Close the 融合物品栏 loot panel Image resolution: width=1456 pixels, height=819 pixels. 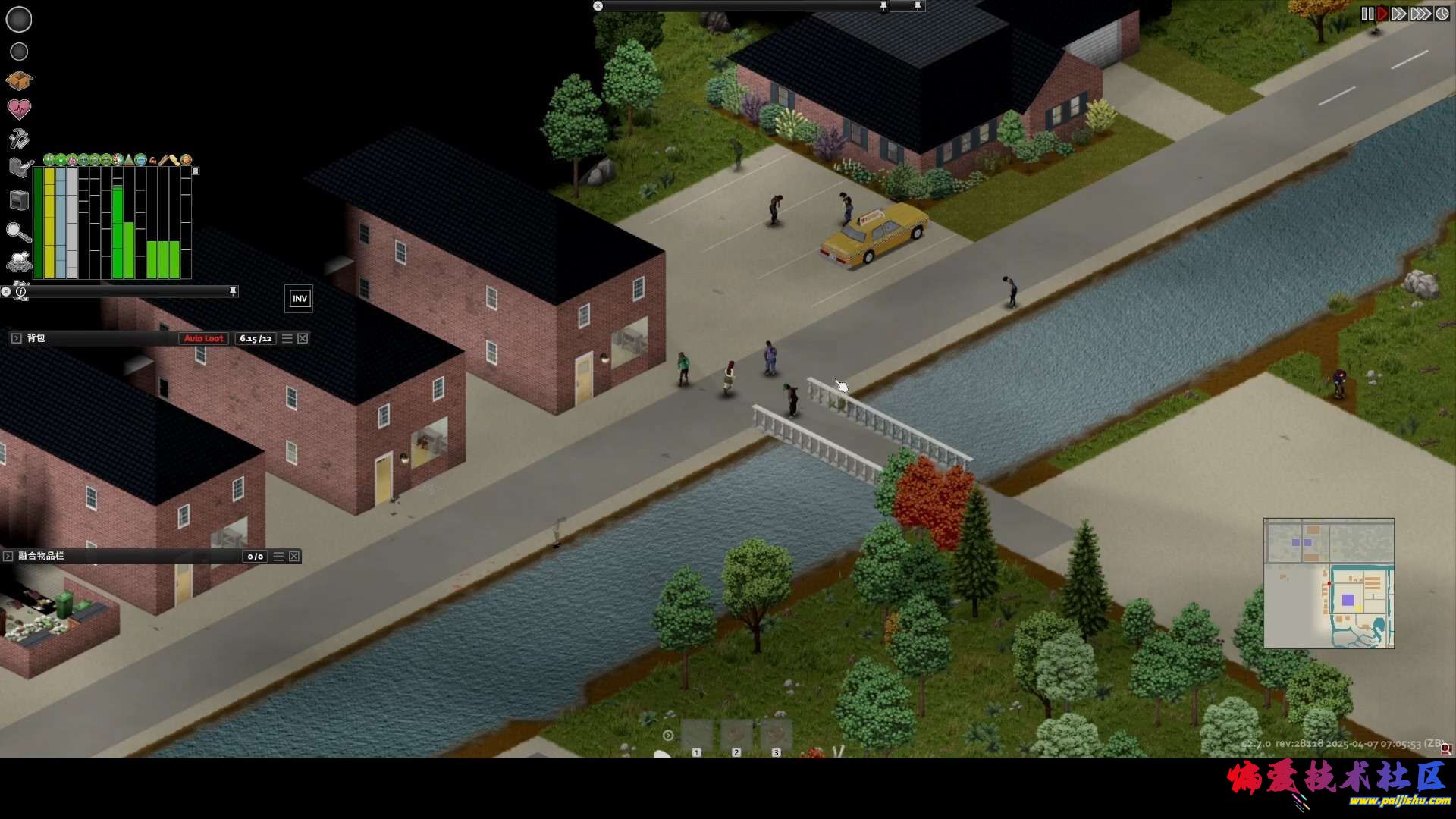294,557
